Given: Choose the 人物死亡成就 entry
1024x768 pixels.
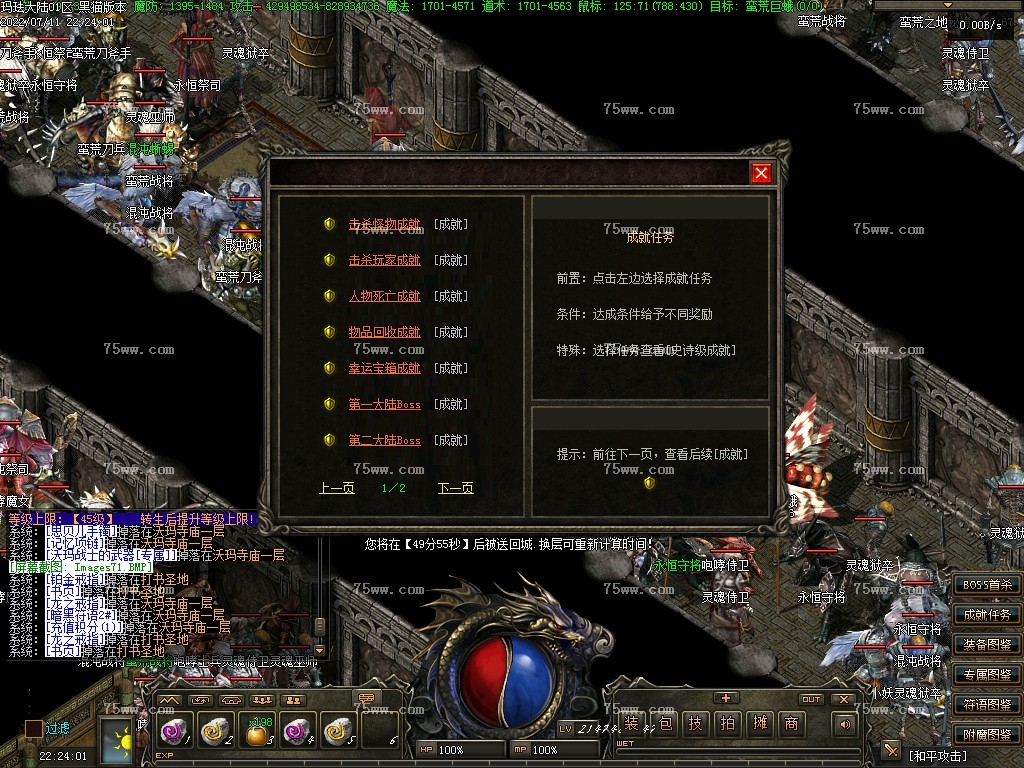Looking at the screenshot, I should [384, 296].
